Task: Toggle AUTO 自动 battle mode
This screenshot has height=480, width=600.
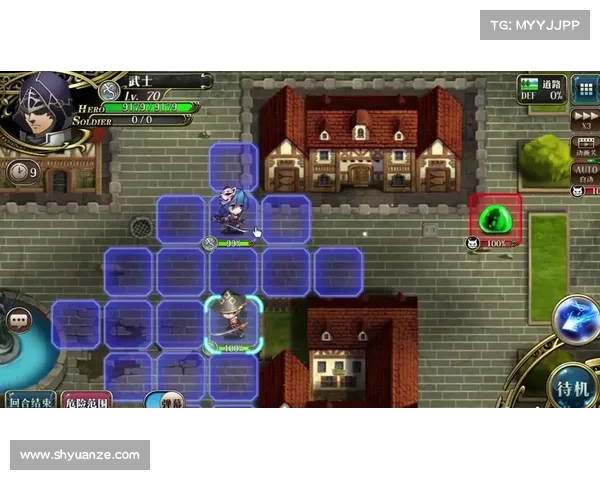Action: [x=585, y=175]
